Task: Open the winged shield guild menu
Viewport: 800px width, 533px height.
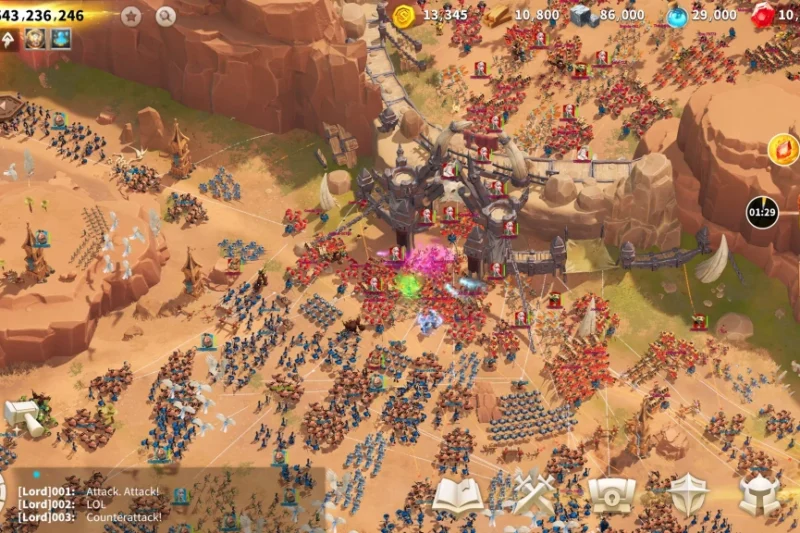Action: [x=688, y=495]
